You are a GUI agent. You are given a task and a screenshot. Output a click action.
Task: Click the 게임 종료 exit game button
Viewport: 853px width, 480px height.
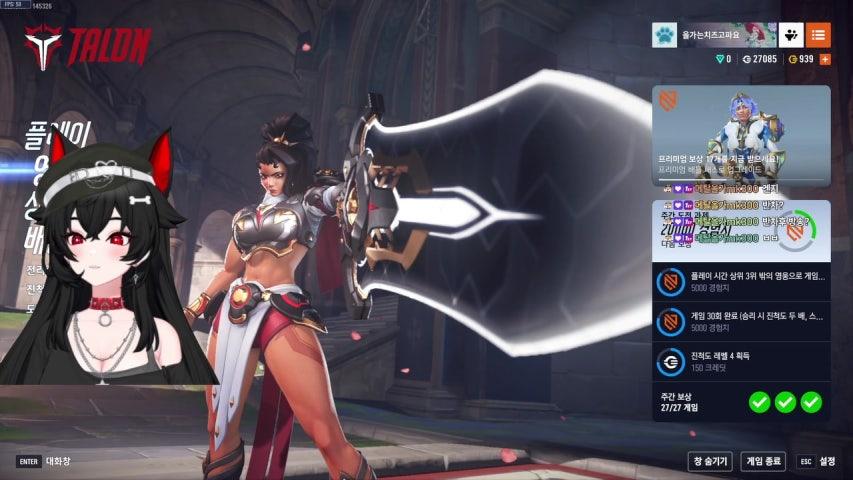click(763, 461)
